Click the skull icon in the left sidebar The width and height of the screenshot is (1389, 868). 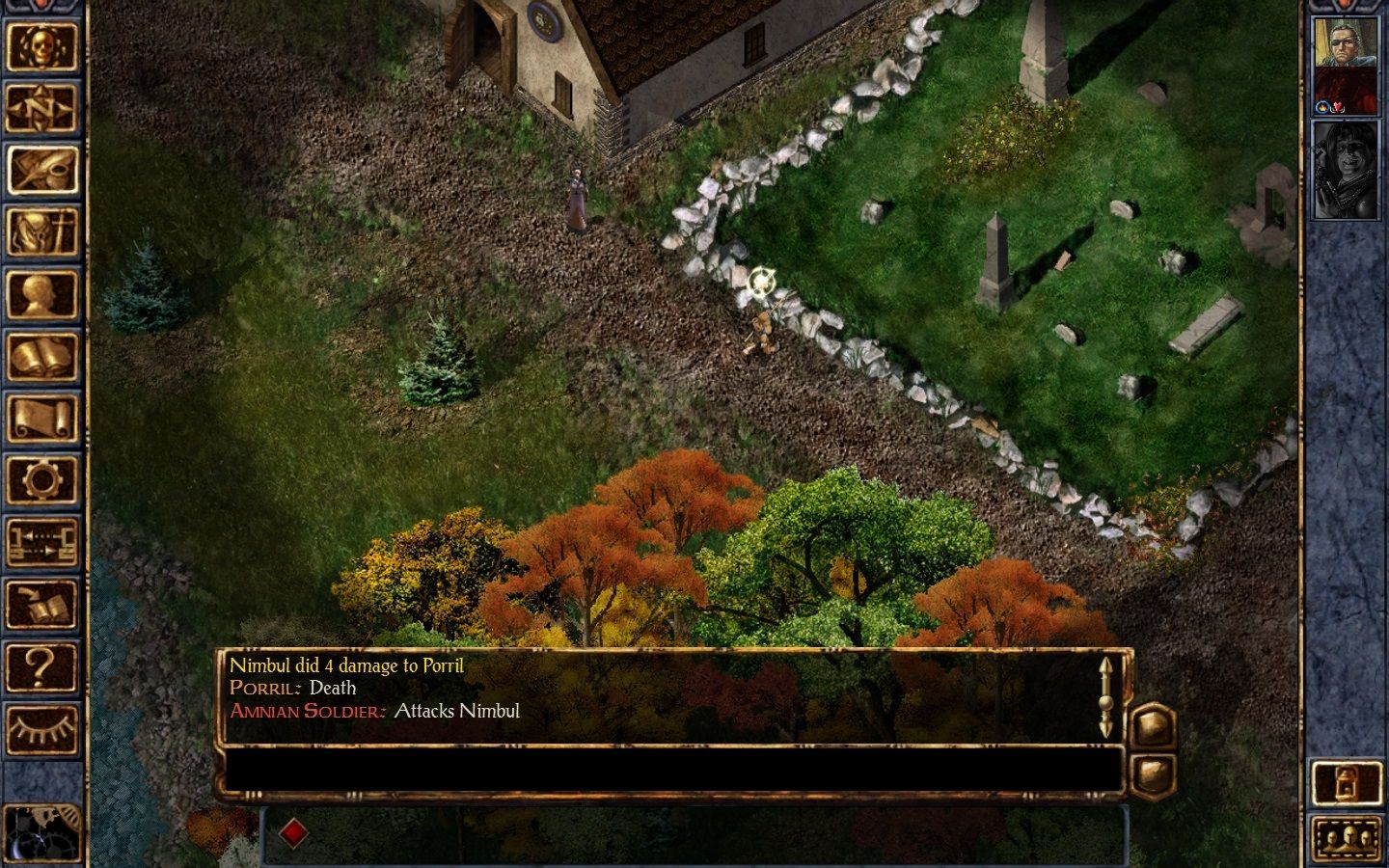(x=44, y=46)
